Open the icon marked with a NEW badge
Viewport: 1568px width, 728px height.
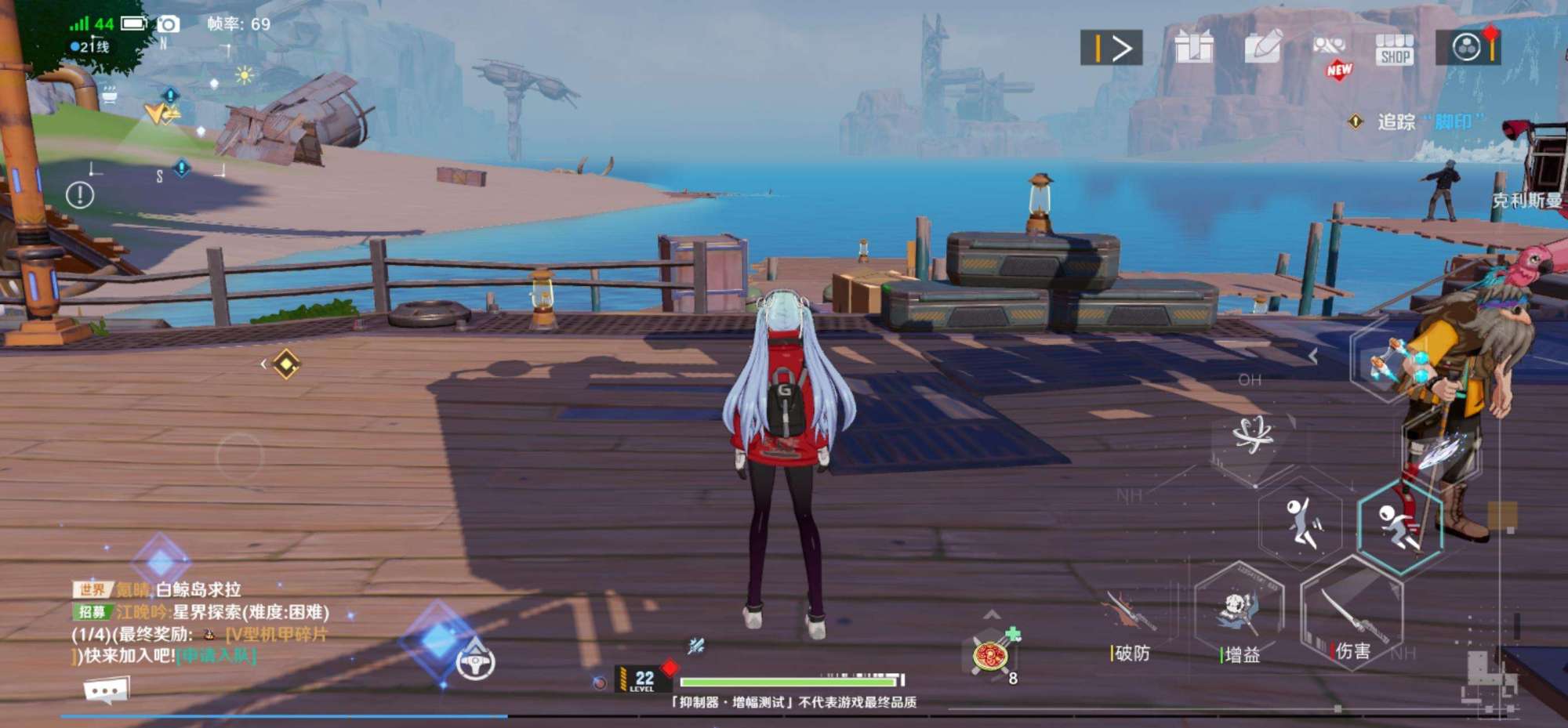tap(1330, 49)
